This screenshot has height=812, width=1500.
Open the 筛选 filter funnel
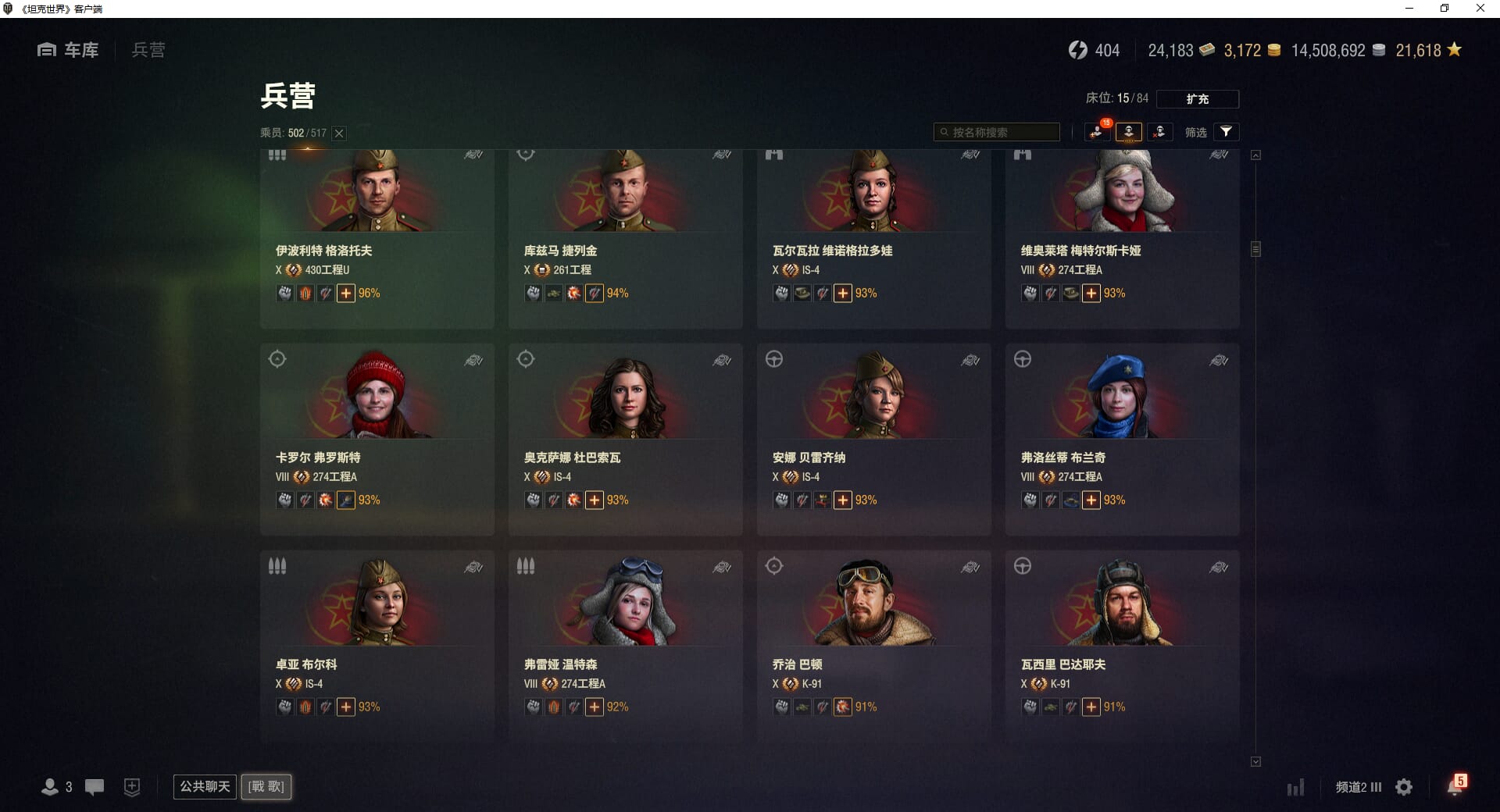point(1226,132)
